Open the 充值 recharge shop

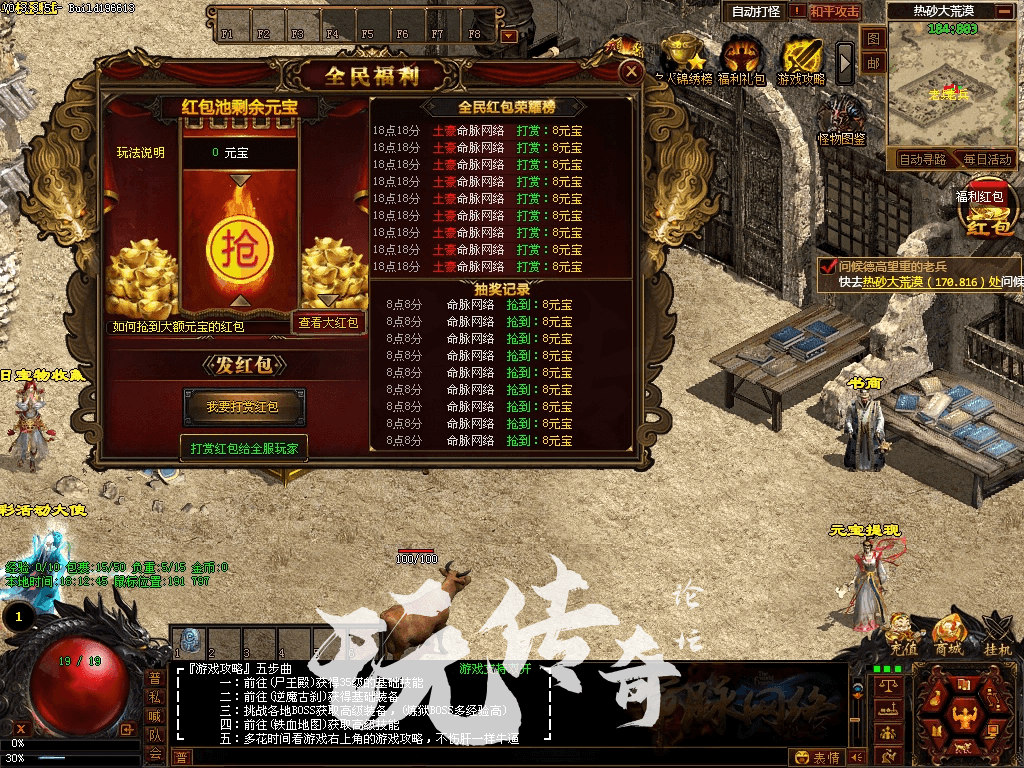(903, 634)
